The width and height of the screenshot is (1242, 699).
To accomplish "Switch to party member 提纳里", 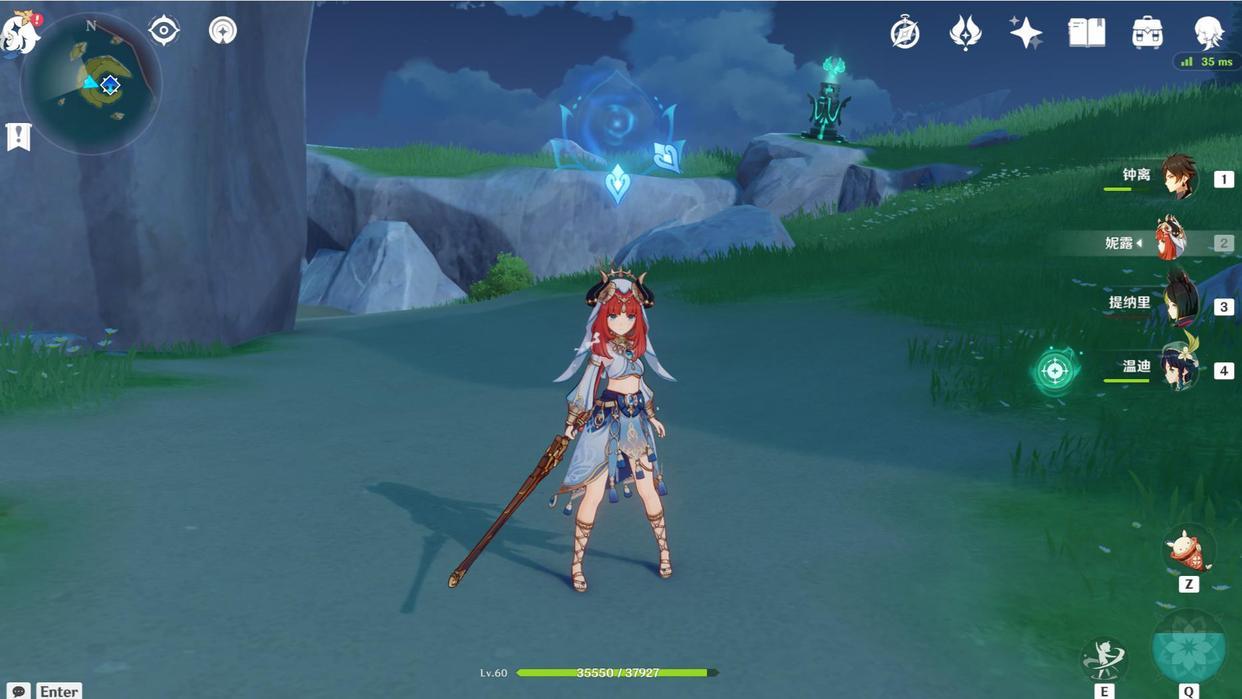I will [x=1178, y=305].
